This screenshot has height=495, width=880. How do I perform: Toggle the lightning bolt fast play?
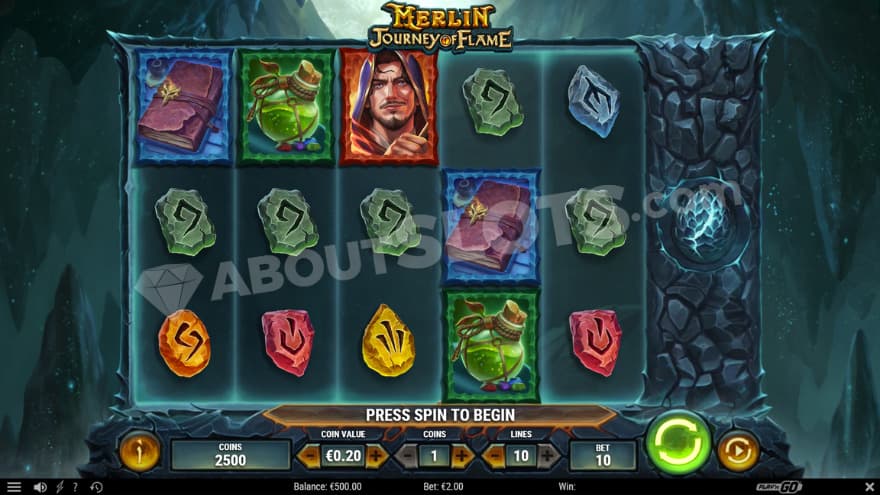click(x=60, y=487)
